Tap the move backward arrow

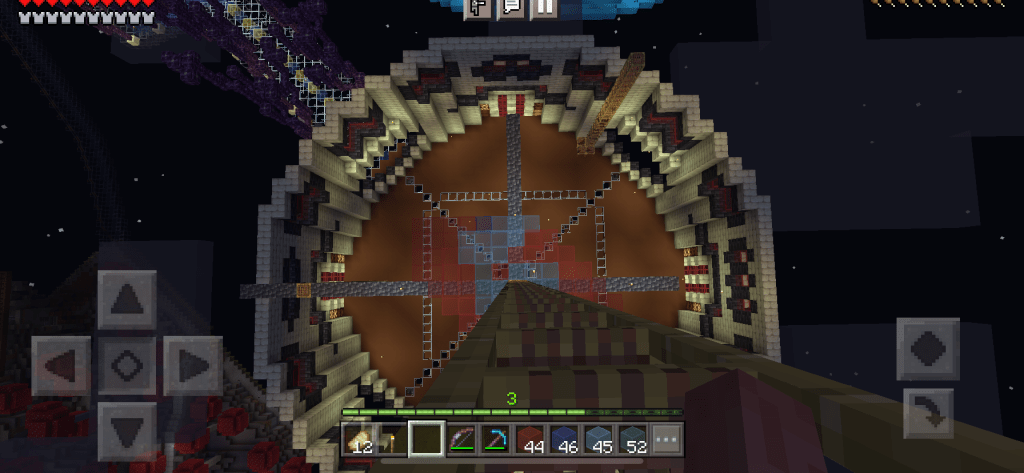(x=126, y=429)
